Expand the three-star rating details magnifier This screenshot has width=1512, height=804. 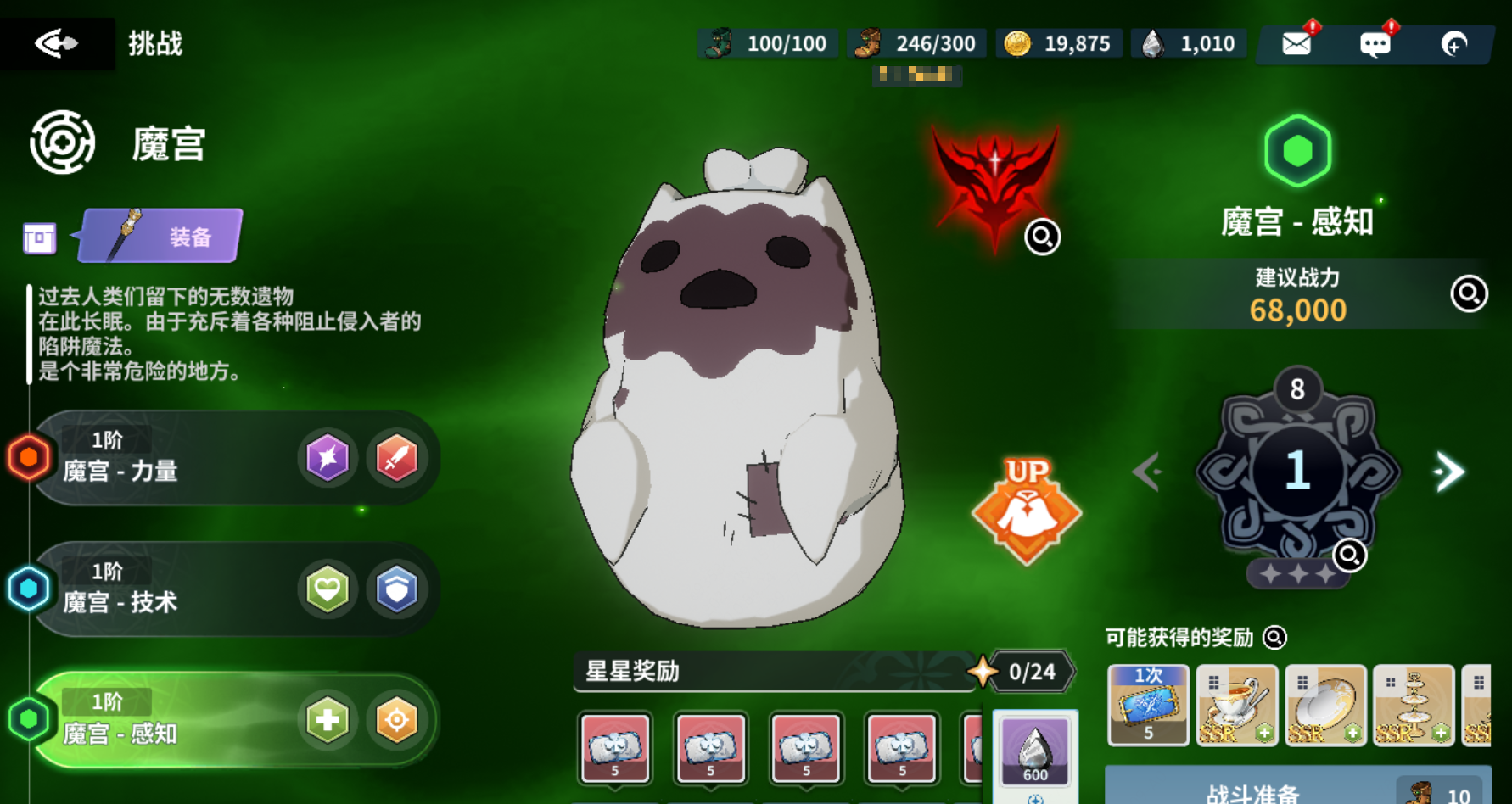click(x=1347, y=555)
